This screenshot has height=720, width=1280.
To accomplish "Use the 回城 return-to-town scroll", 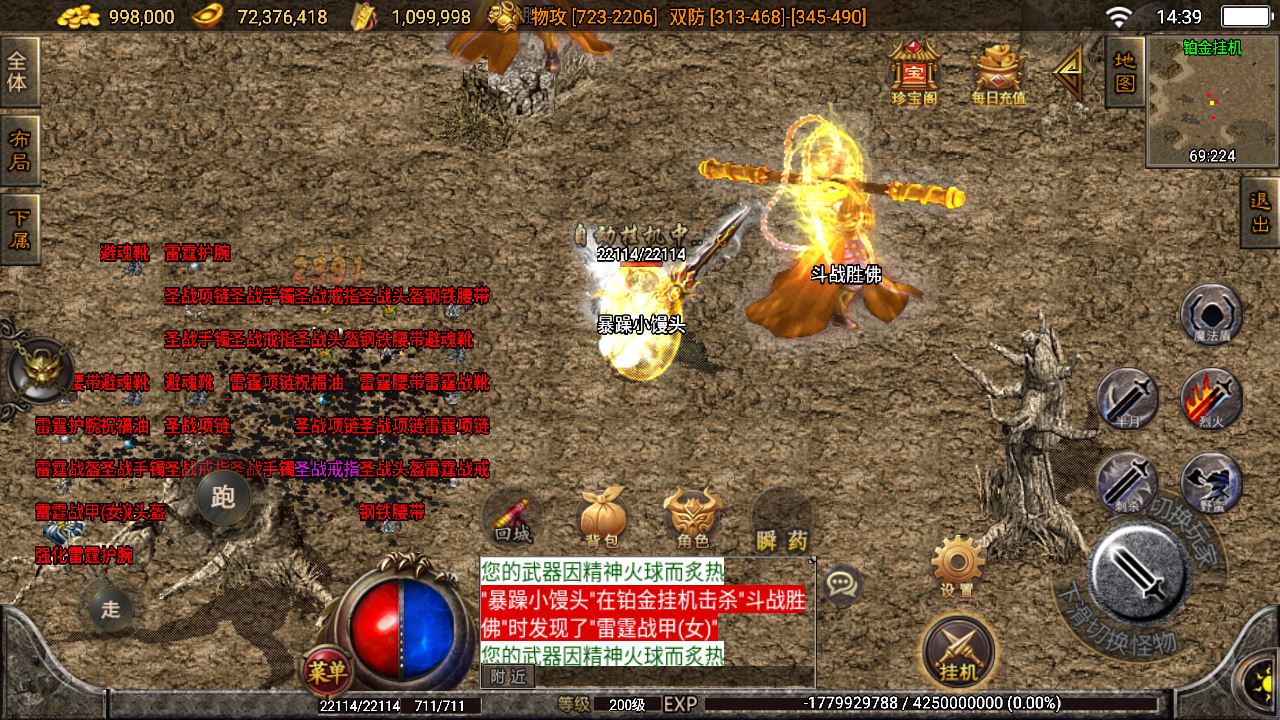I will (511, 518).
